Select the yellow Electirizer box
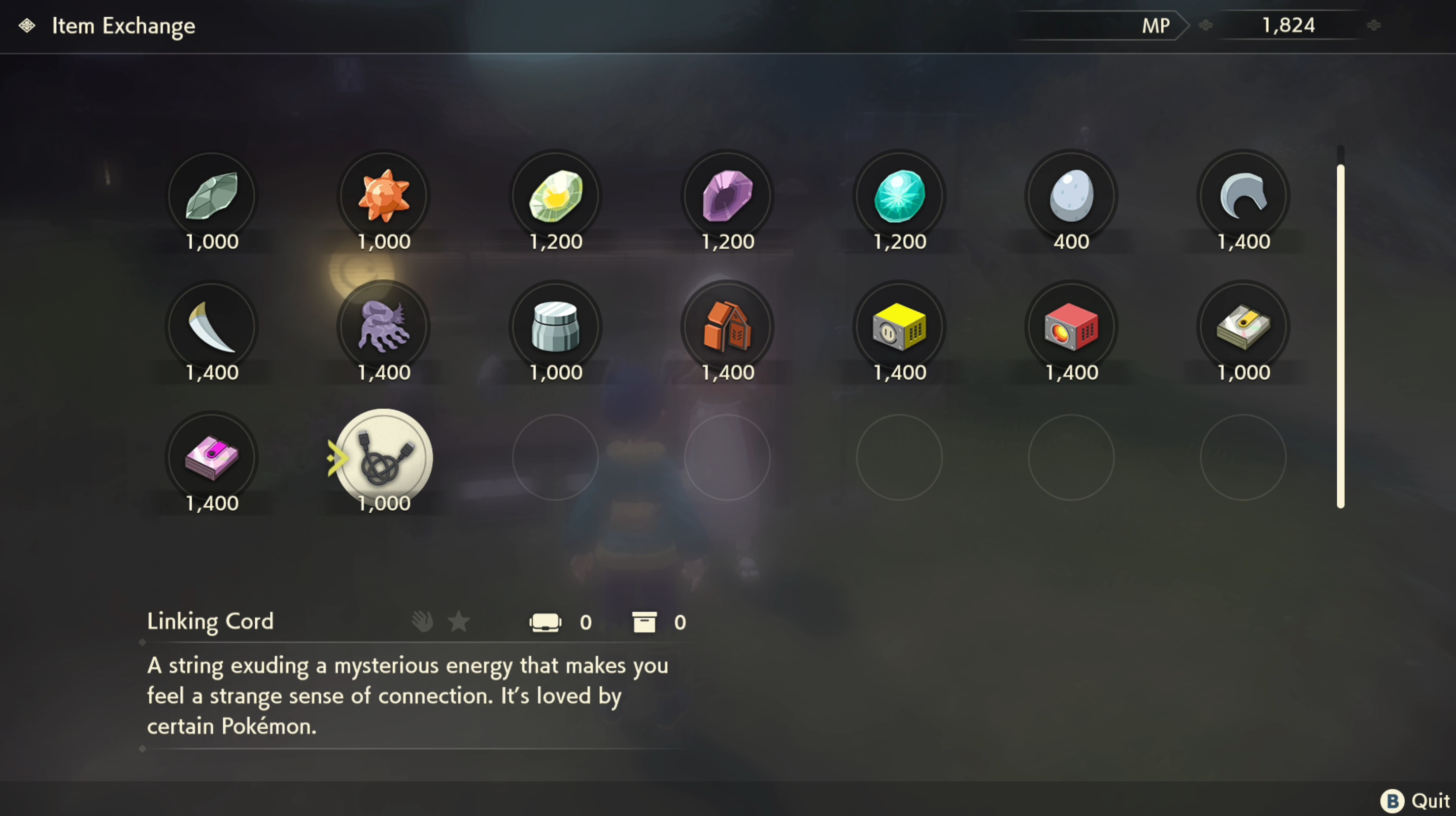This screenshot has width=1456, height=816. pyautogui.click(x=899, y=327)
